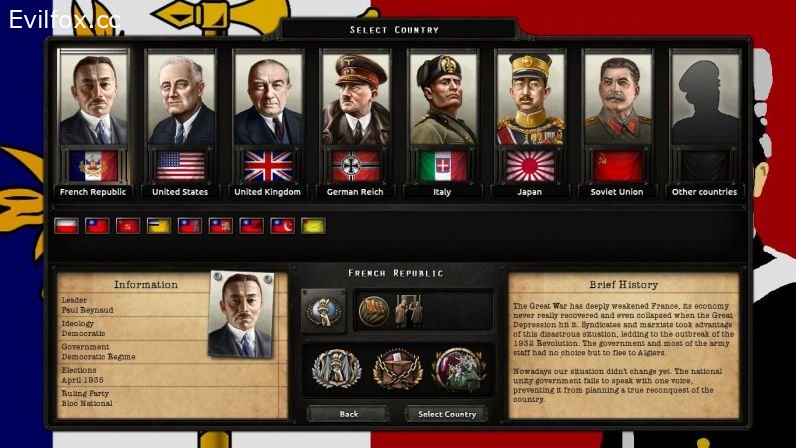Screen dimensions: 796x448
Task: View the chained ballot box national spirit
Action: click(x=398, y=369)
